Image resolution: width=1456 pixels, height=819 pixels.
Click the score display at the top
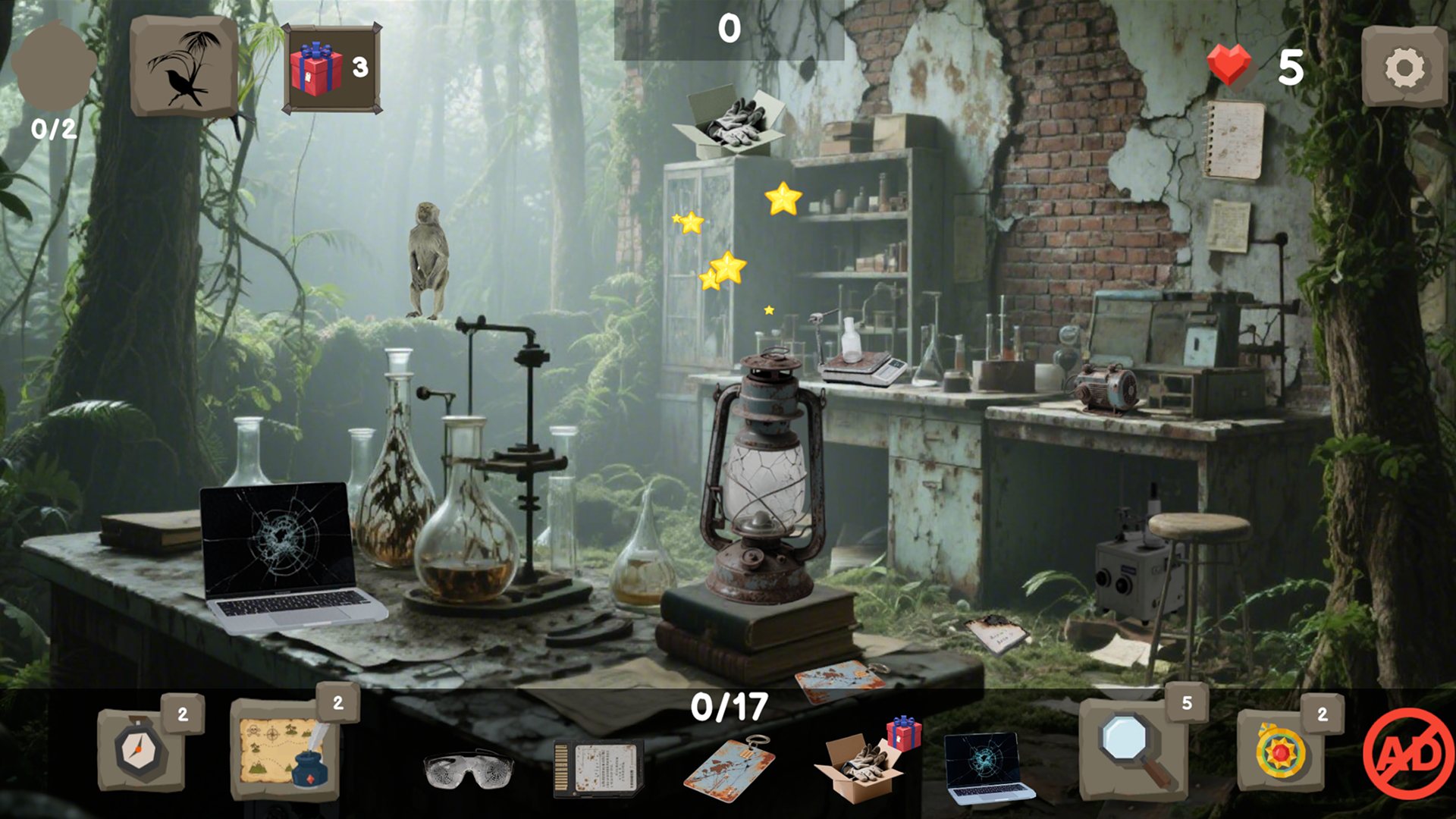click(730, 29)
